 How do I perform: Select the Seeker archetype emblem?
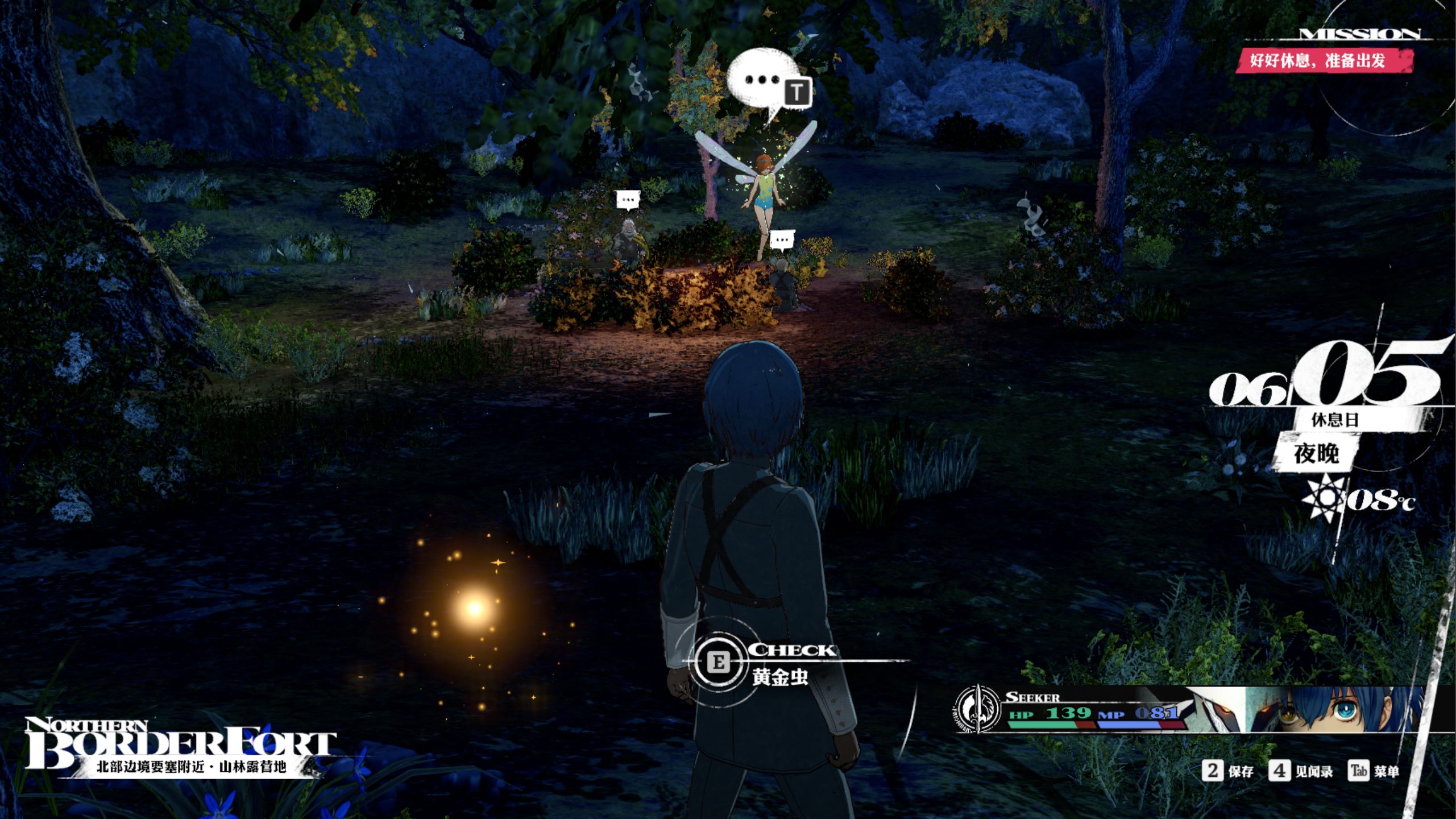pyautogui.click(x=977, y=709)
